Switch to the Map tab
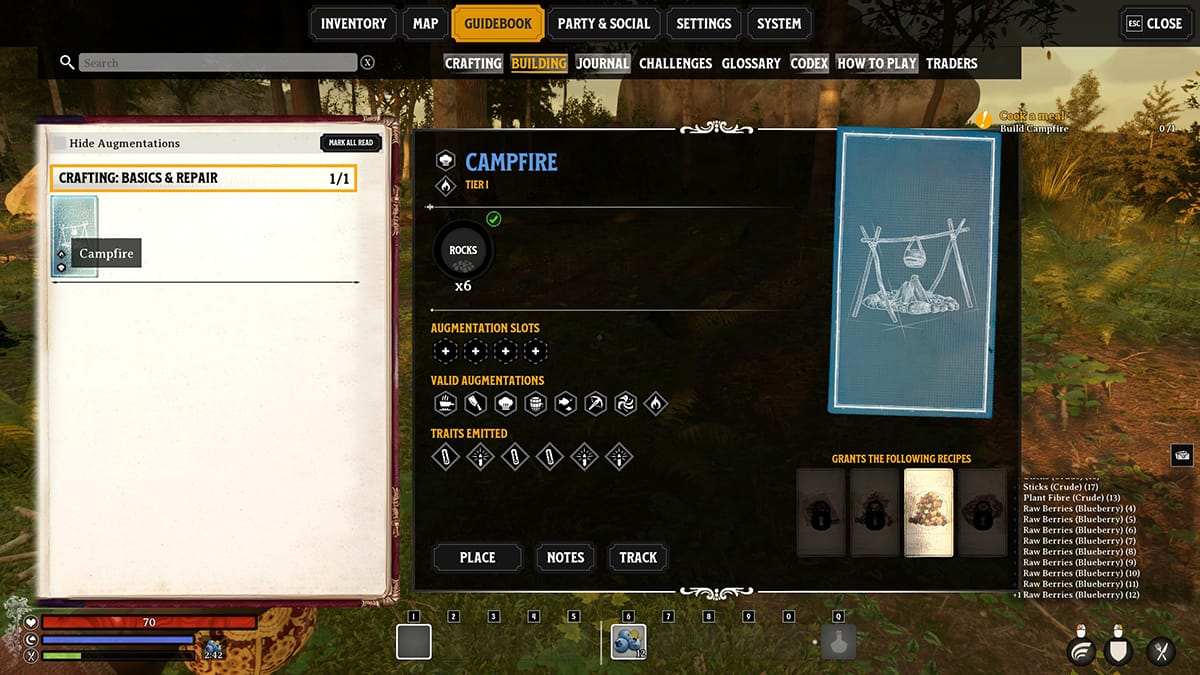 click(x=425, y=24)
